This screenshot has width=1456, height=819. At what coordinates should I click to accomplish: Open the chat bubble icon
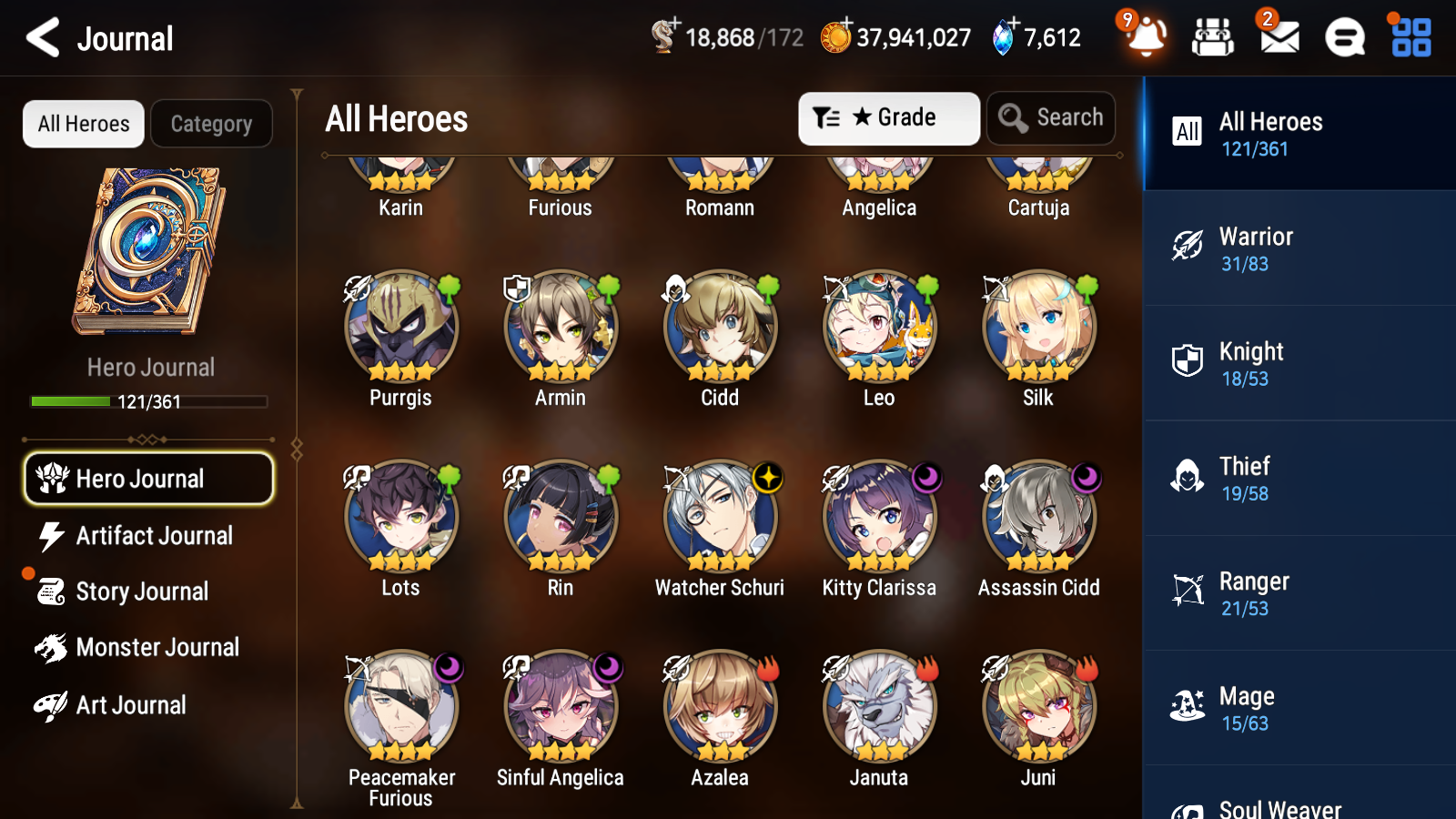pos(1343,37)
